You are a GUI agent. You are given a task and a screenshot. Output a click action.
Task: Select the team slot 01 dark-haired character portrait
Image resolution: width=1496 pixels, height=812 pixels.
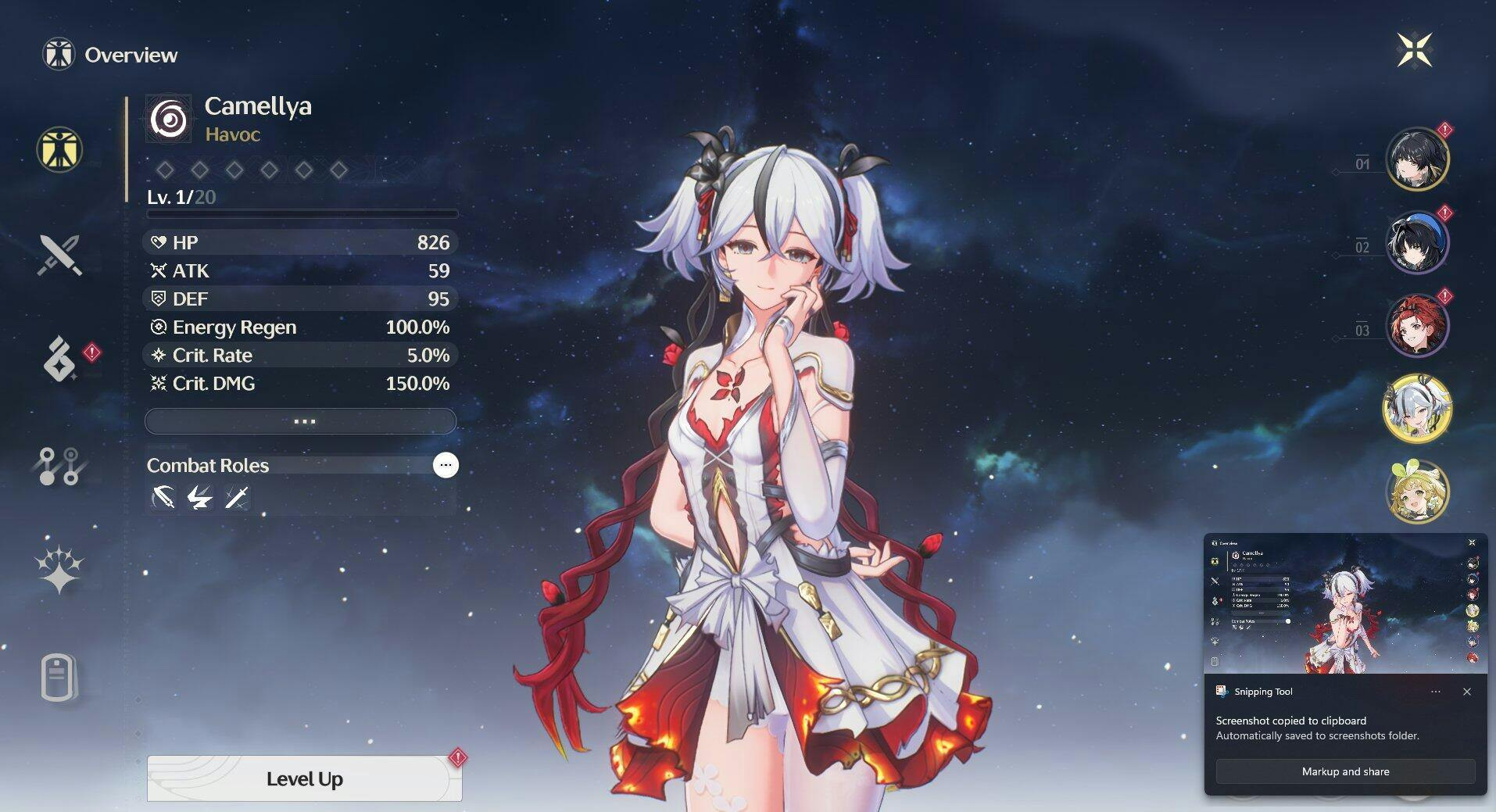click(x=1416, y=159)
